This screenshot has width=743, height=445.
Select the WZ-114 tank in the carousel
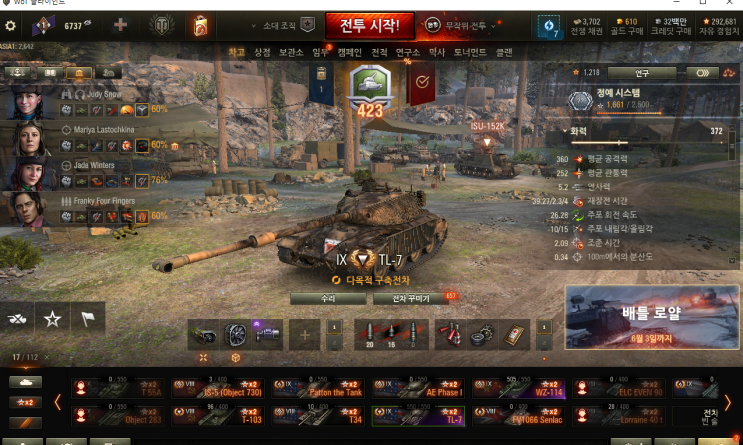click(518, 387)
